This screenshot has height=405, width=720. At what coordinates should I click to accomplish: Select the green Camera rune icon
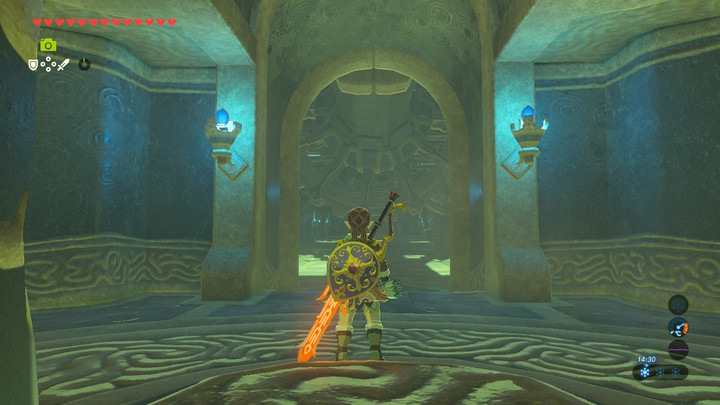tap(47, 45)
